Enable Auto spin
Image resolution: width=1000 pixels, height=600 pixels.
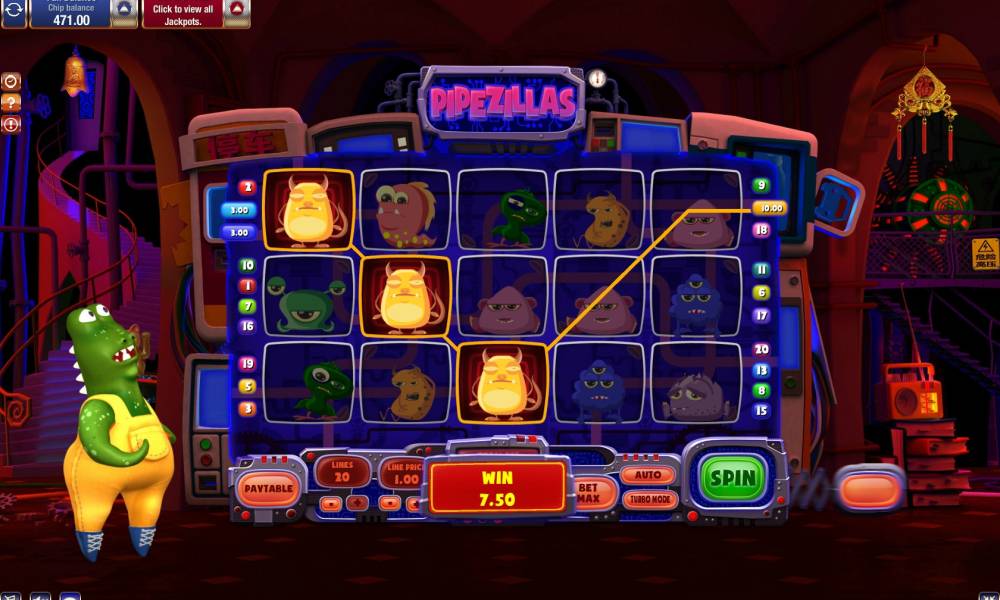click(648, 475)
